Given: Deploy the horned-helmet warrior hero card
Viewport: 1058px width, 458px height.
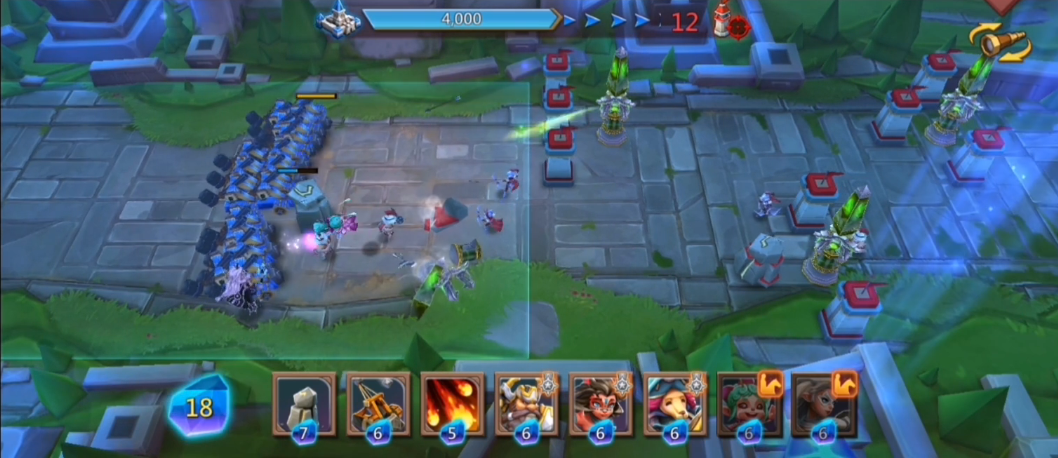Looking at the screenshot, I should coord(526,403).
